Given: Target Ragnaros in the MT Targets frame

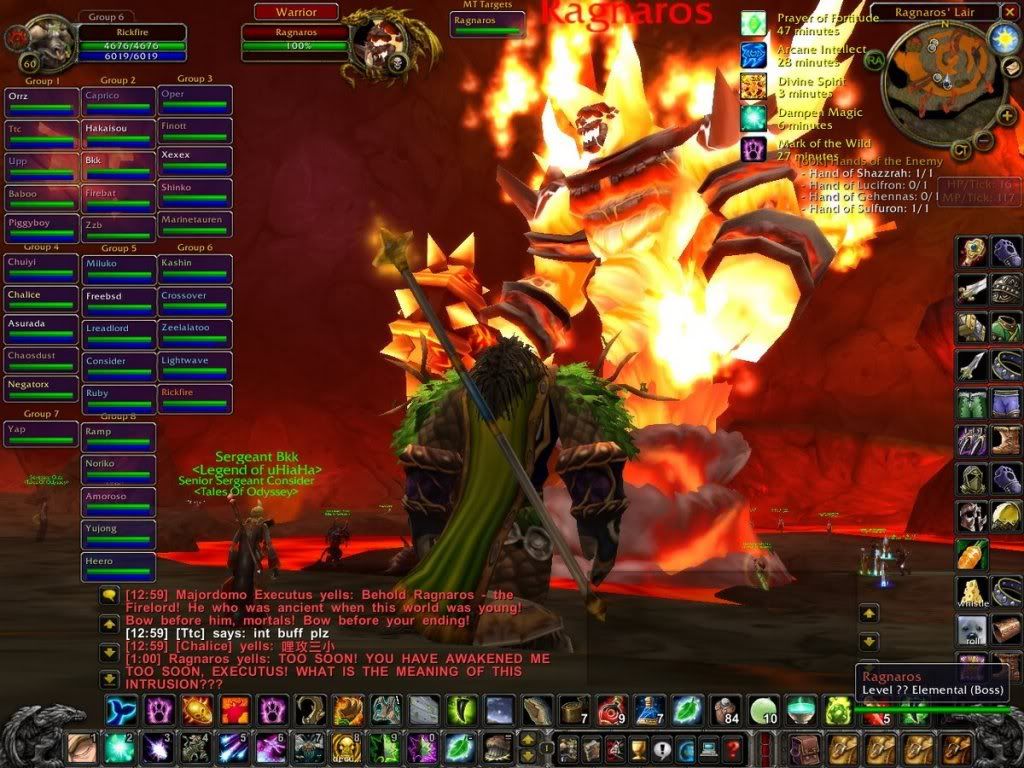Looking at the screenshot, I should coord(487,24).
